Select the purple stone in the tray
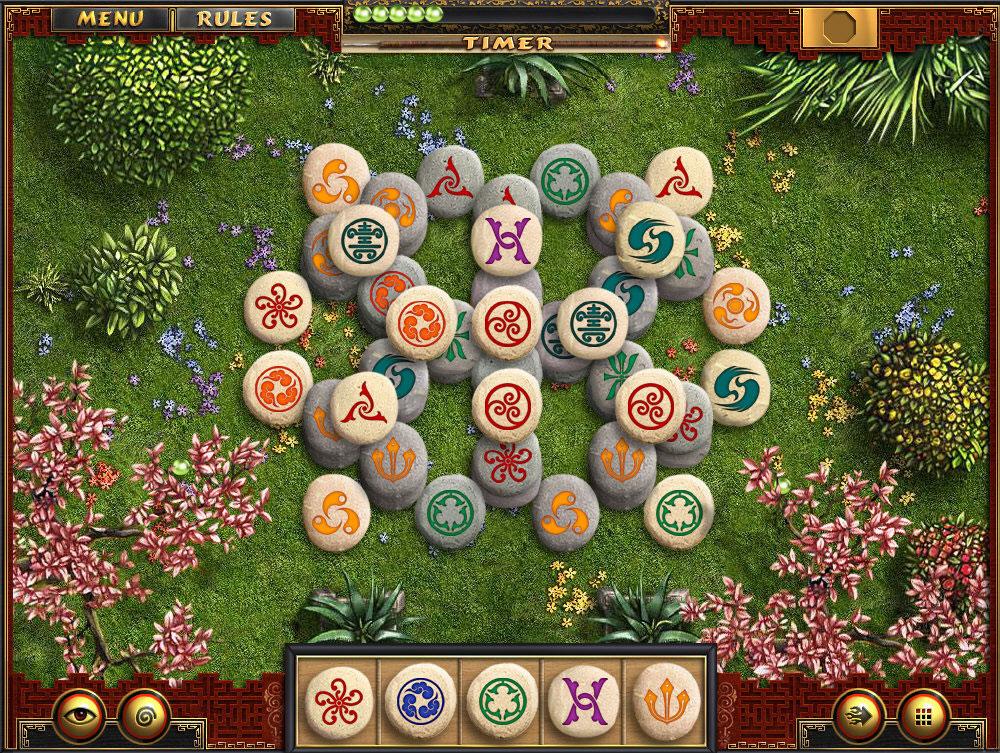 578,695
